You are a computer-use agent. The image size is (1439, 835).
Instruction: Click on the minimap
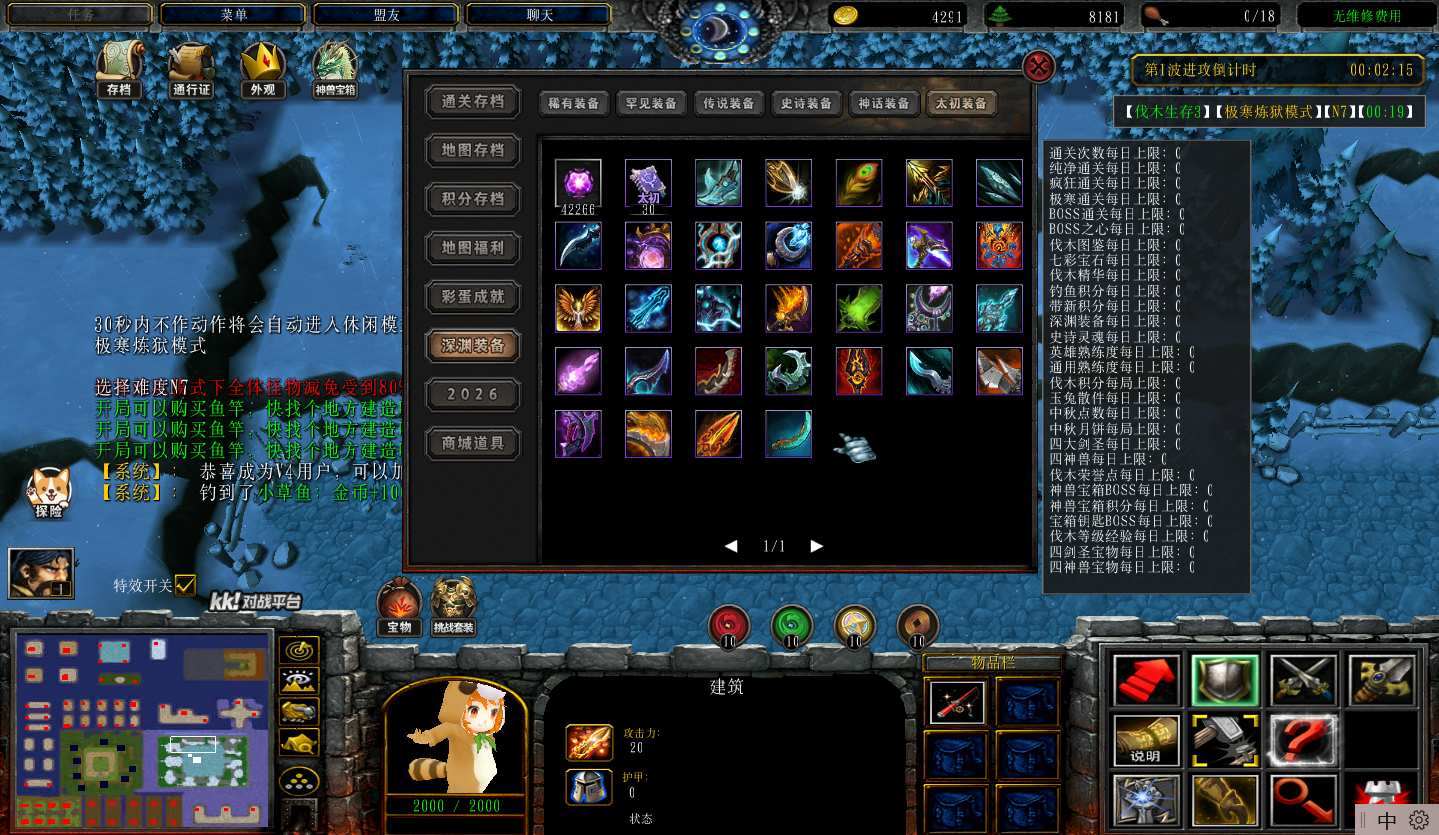(x=143, y=728)
